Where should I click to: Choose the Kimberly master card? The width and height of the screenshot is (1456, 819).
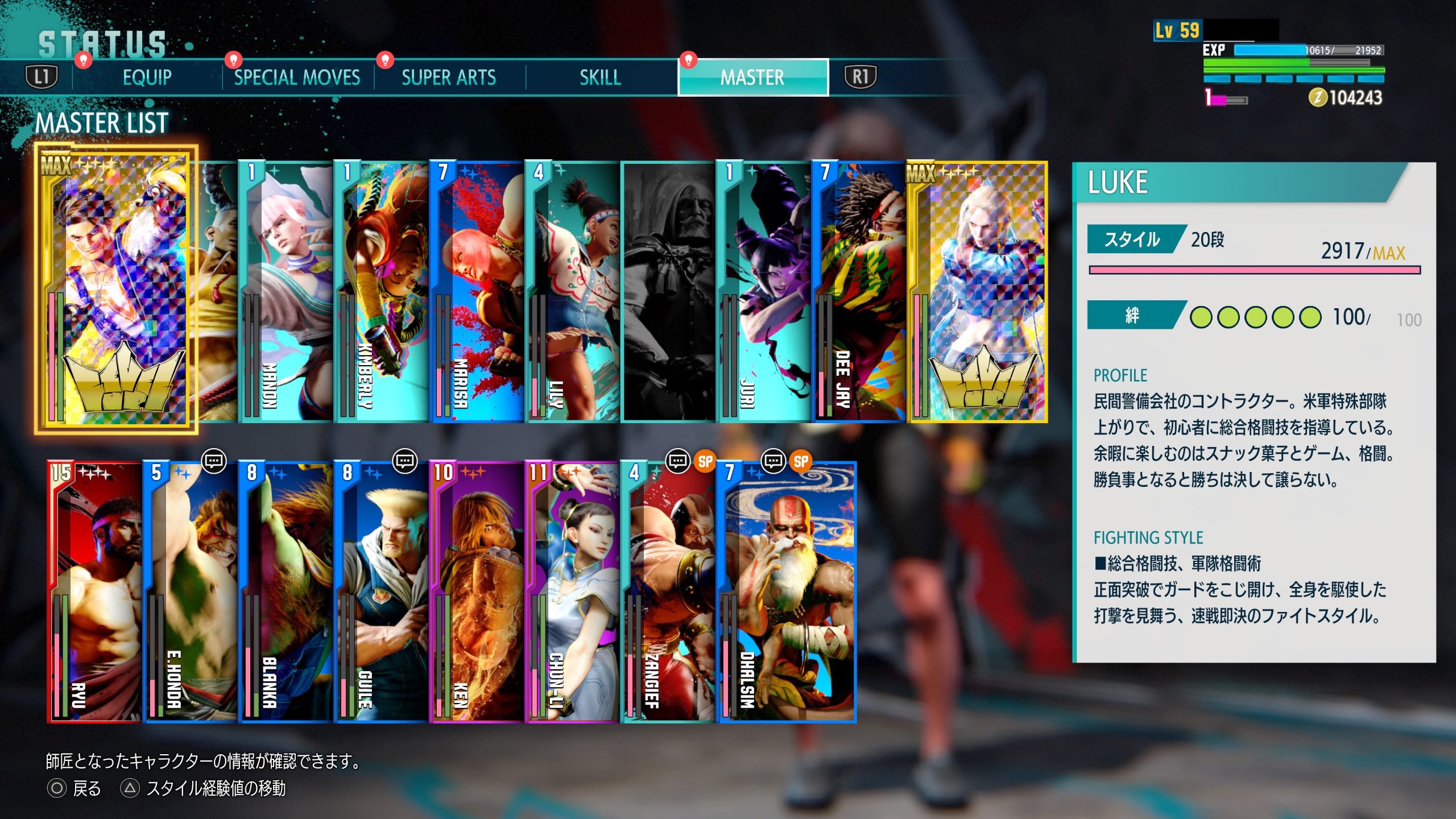(x=381, y=292)
